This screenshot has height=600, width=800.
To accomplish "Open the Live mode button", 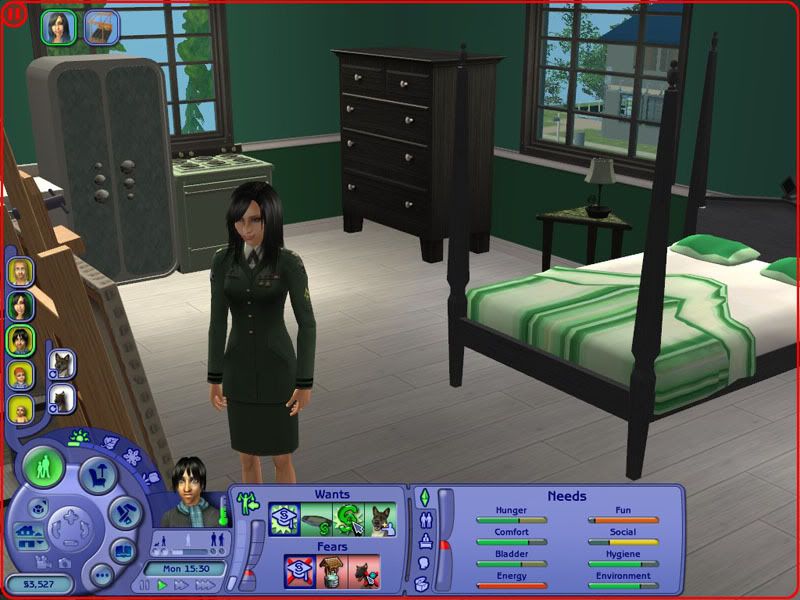I will [44, 468].
